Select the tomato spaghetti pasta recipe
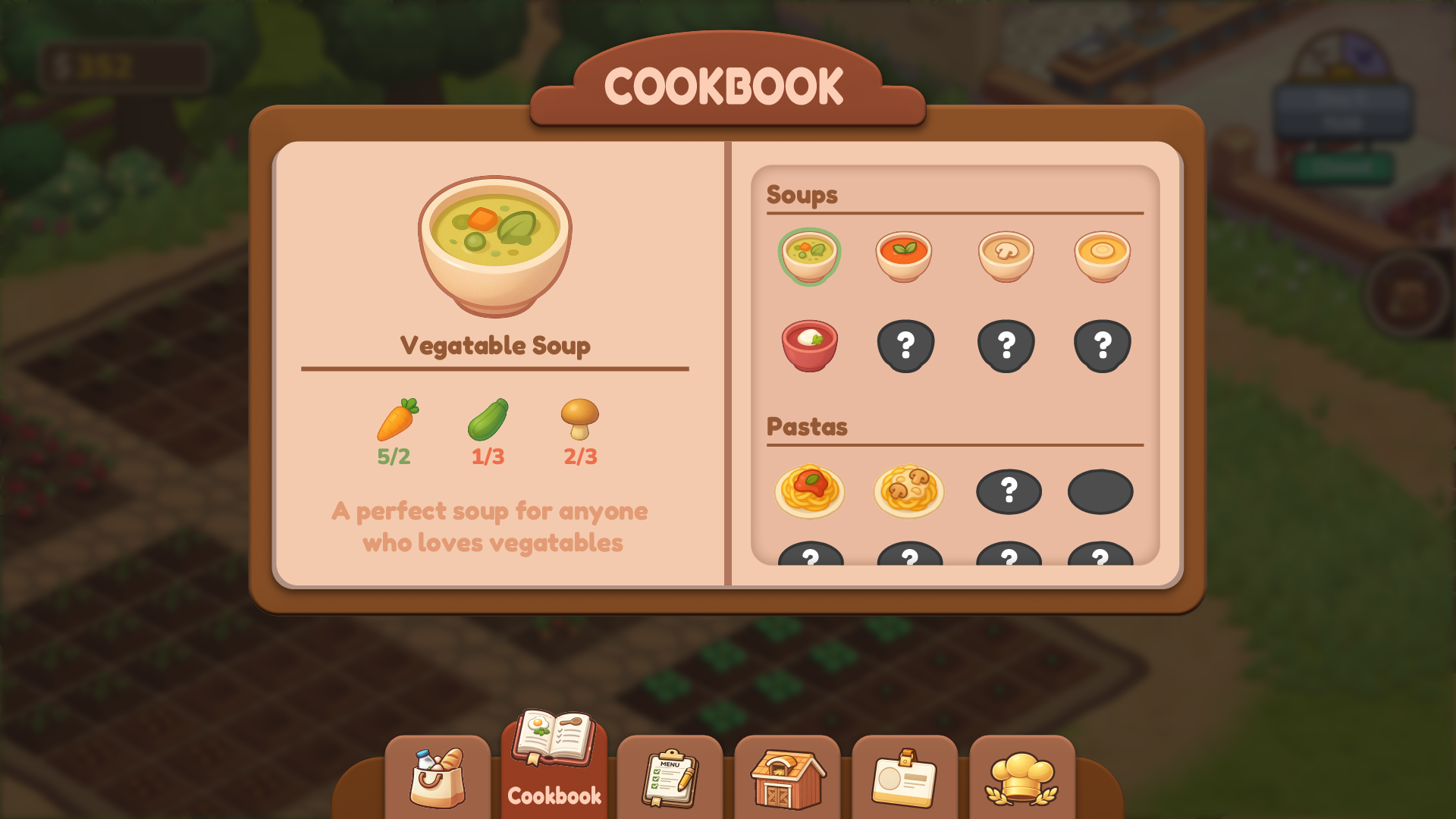The width and height of the screenshot is (1456, 819). (810, 491)
